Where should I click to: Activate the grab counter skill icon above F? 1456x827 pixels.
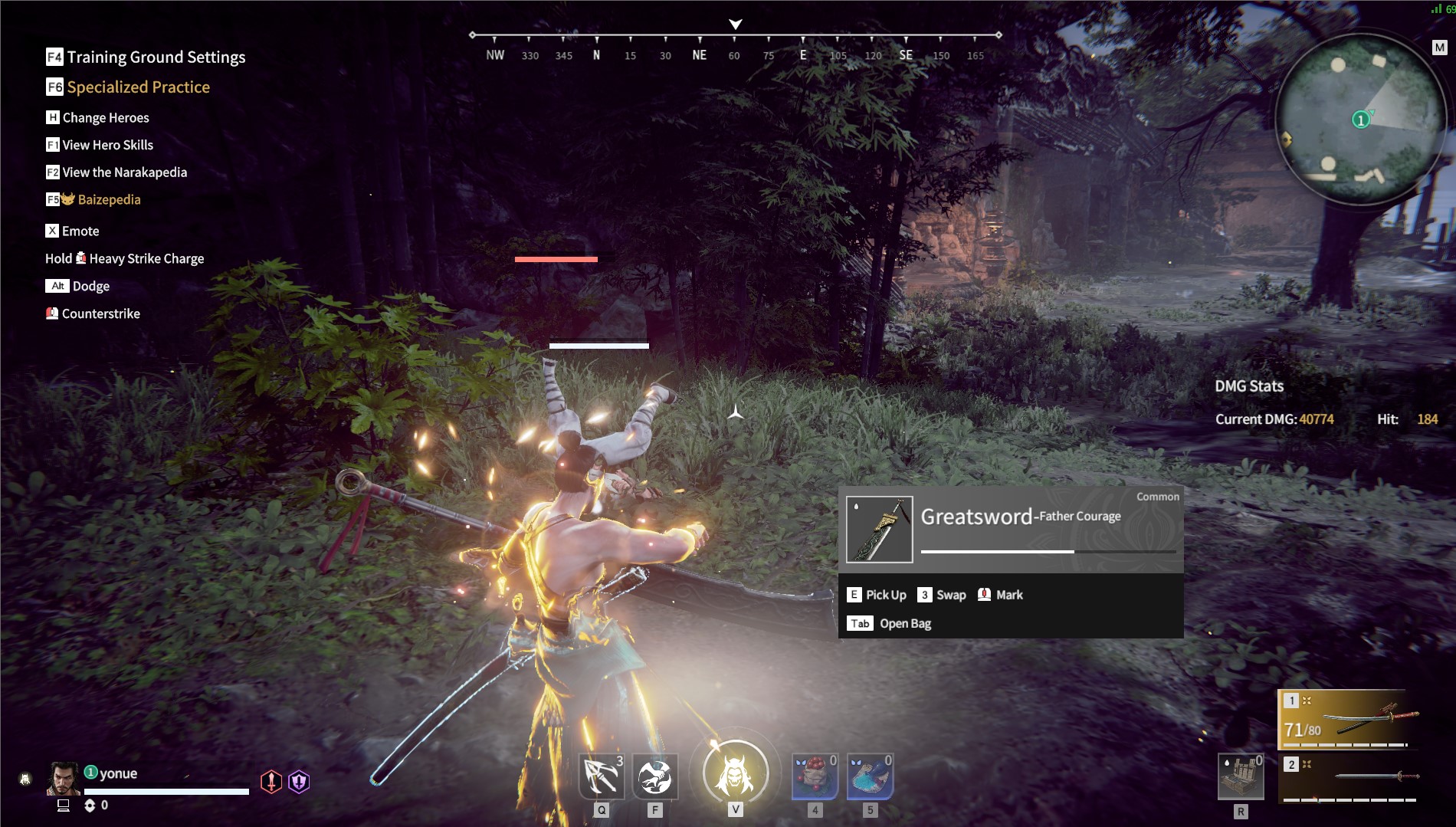[x=656, y=776]
